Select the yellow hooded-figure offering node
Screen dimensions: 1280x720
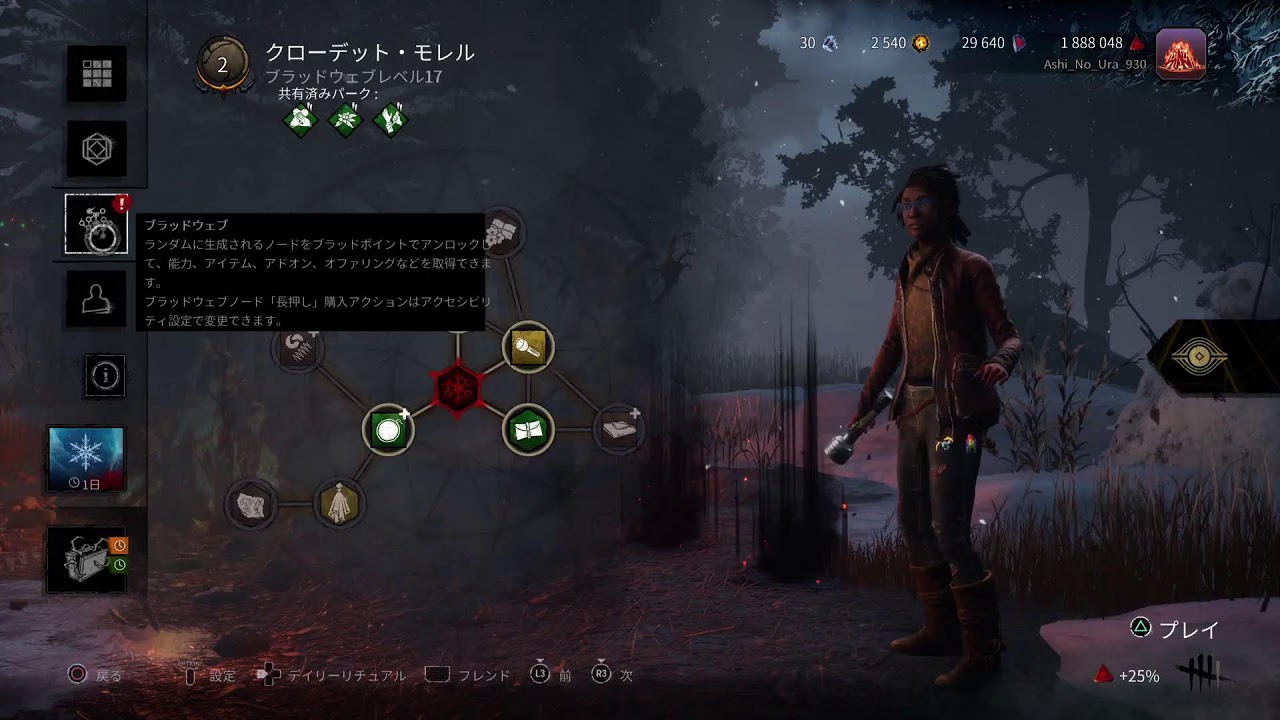point(340,503)
